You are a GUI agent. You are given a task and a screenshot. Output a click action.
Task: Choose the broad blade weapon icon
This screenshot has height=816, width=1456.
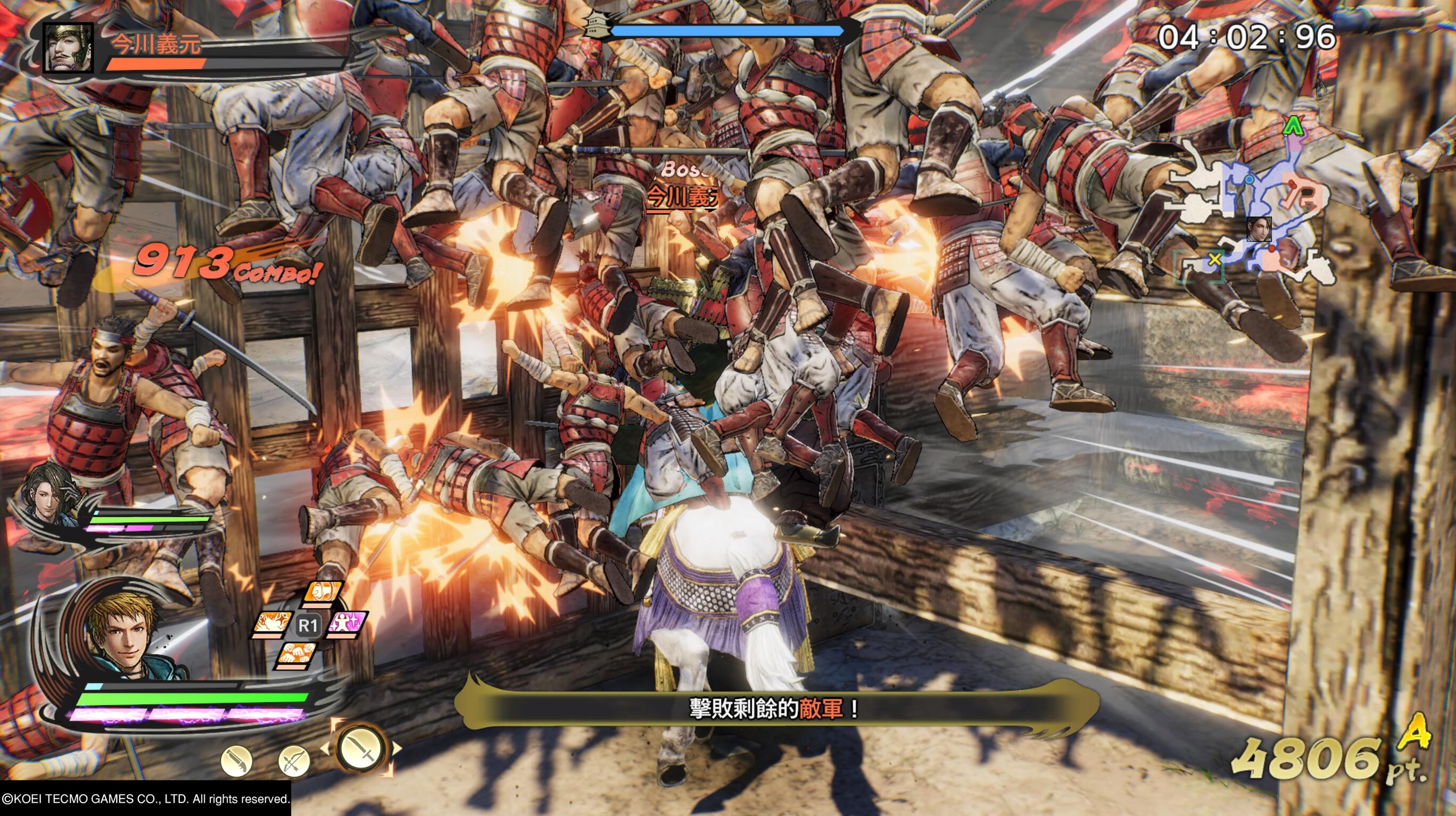click(x=237, y=761)
